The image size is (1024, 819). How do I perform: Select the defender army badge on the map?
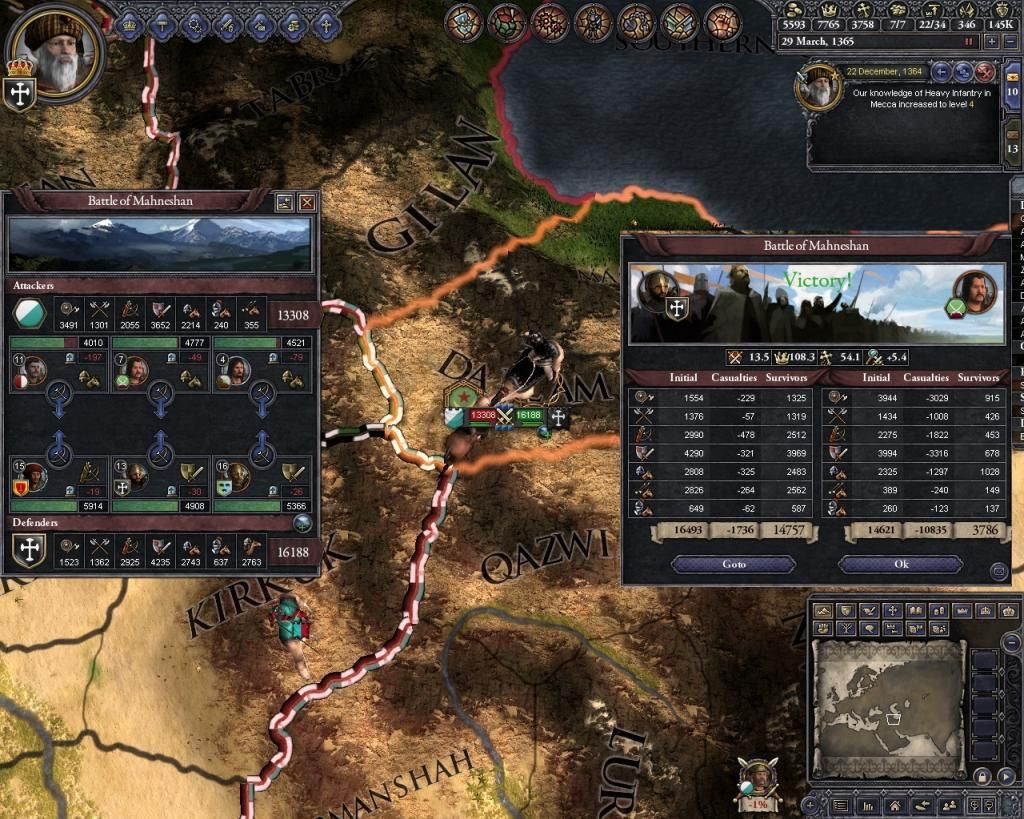pyautogui.click(x=530, y=415)
